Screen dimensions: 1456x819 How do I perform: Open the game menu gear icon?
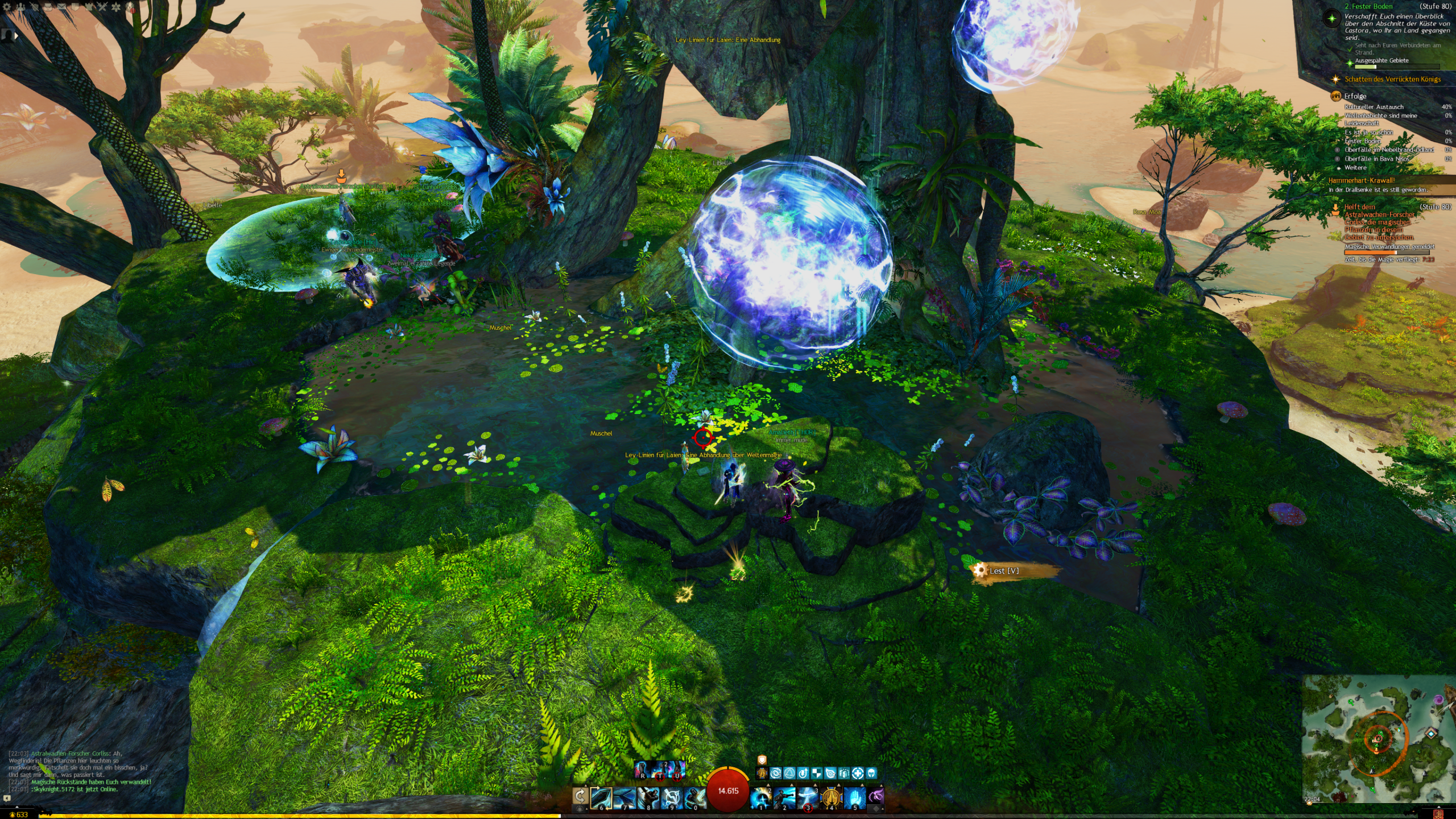click(x=7, y=7)
